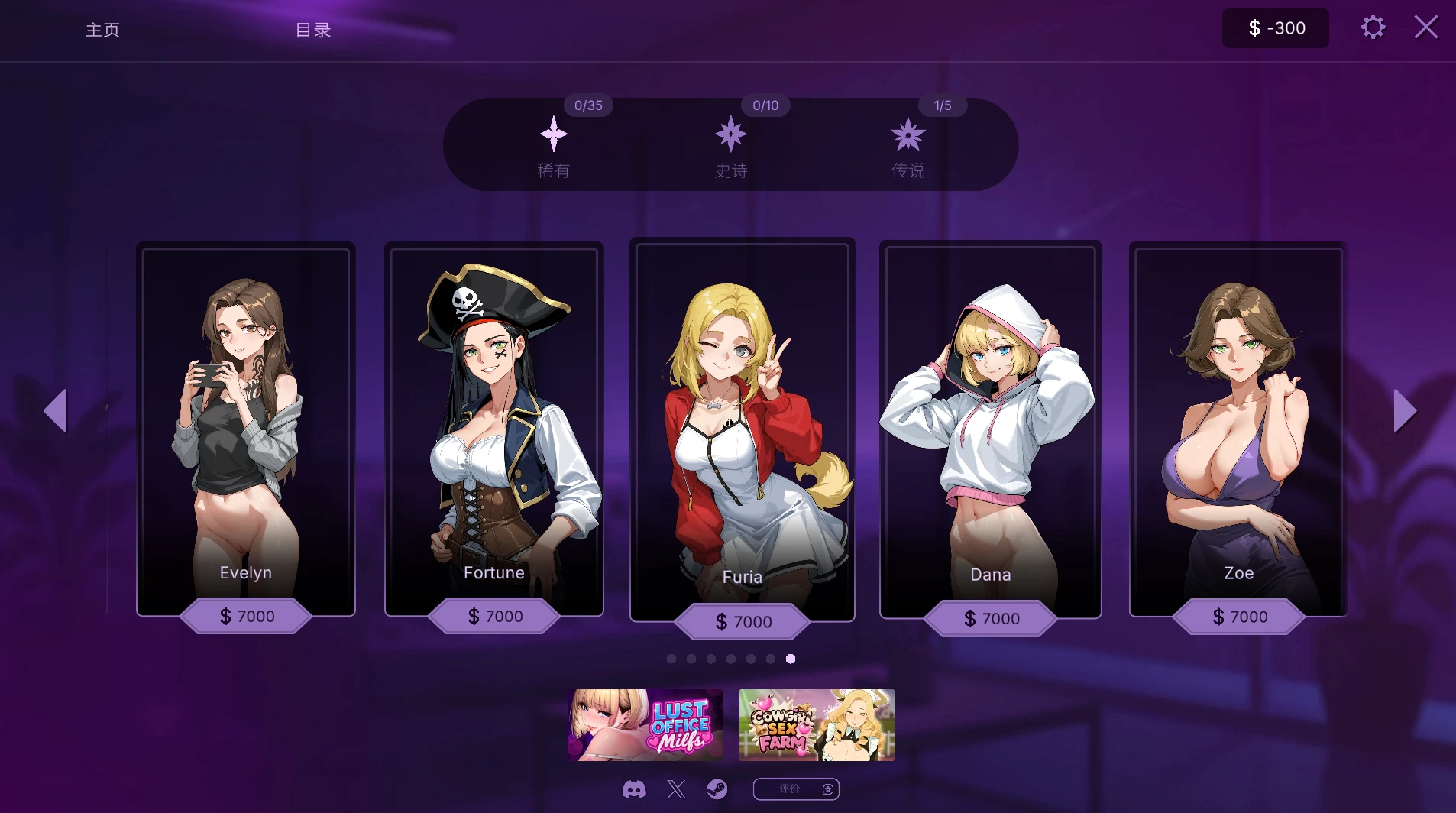This screenshot has width=1456, height=813.
Task: Go back using the left arrow
Action: (56, 410)
